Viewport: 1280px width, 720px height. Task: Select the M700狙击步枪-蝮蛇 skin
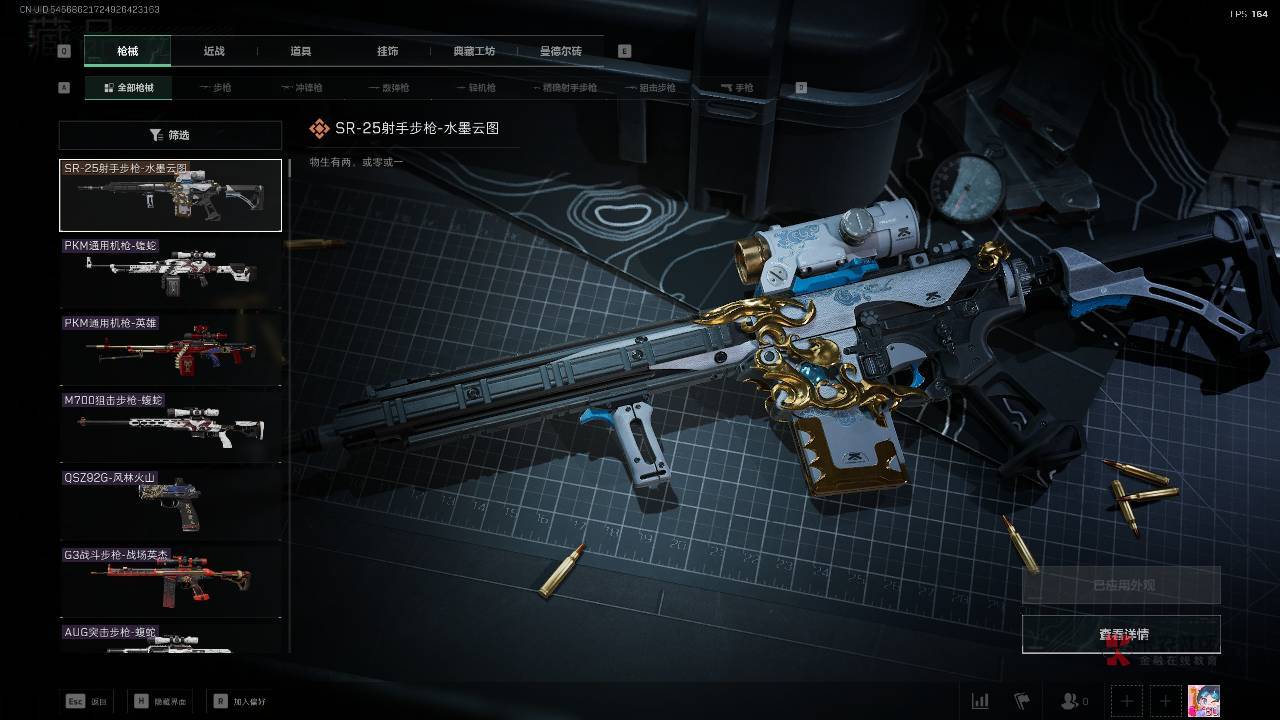coord(170,427)
